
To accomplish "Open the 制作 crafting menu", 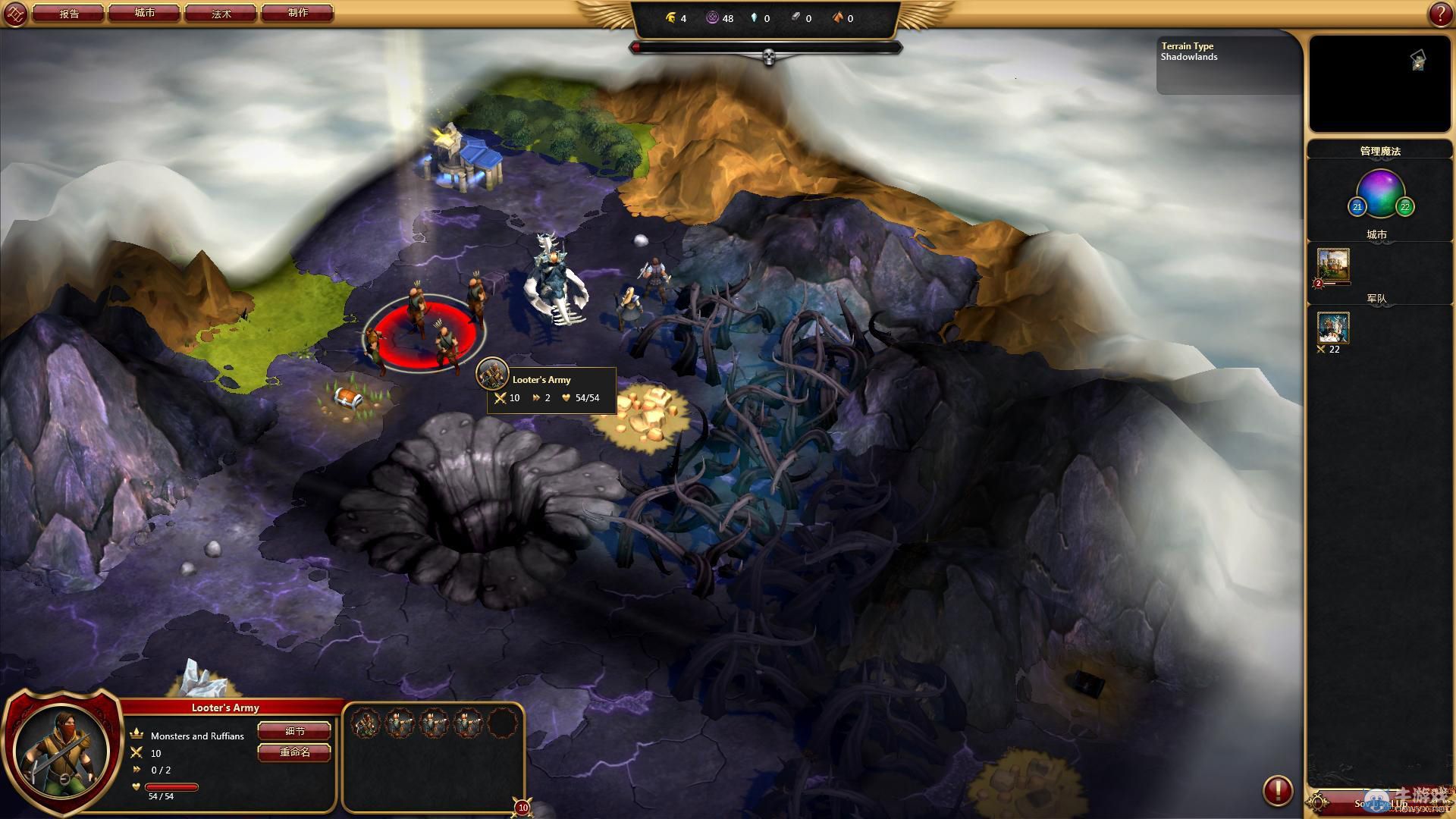I will tap(297, 13).
